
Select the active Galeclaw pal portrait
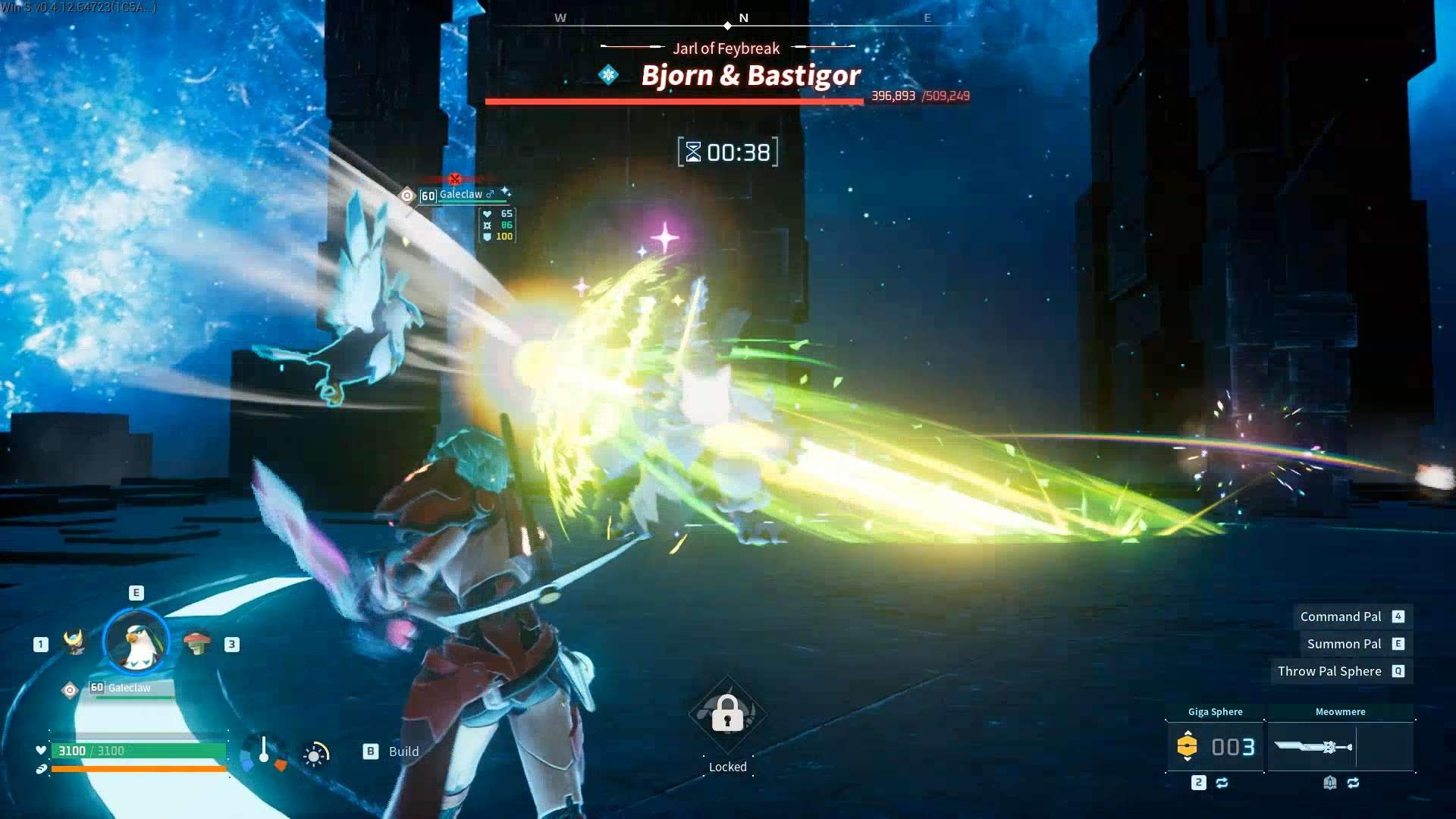click(x=136, y=643)
